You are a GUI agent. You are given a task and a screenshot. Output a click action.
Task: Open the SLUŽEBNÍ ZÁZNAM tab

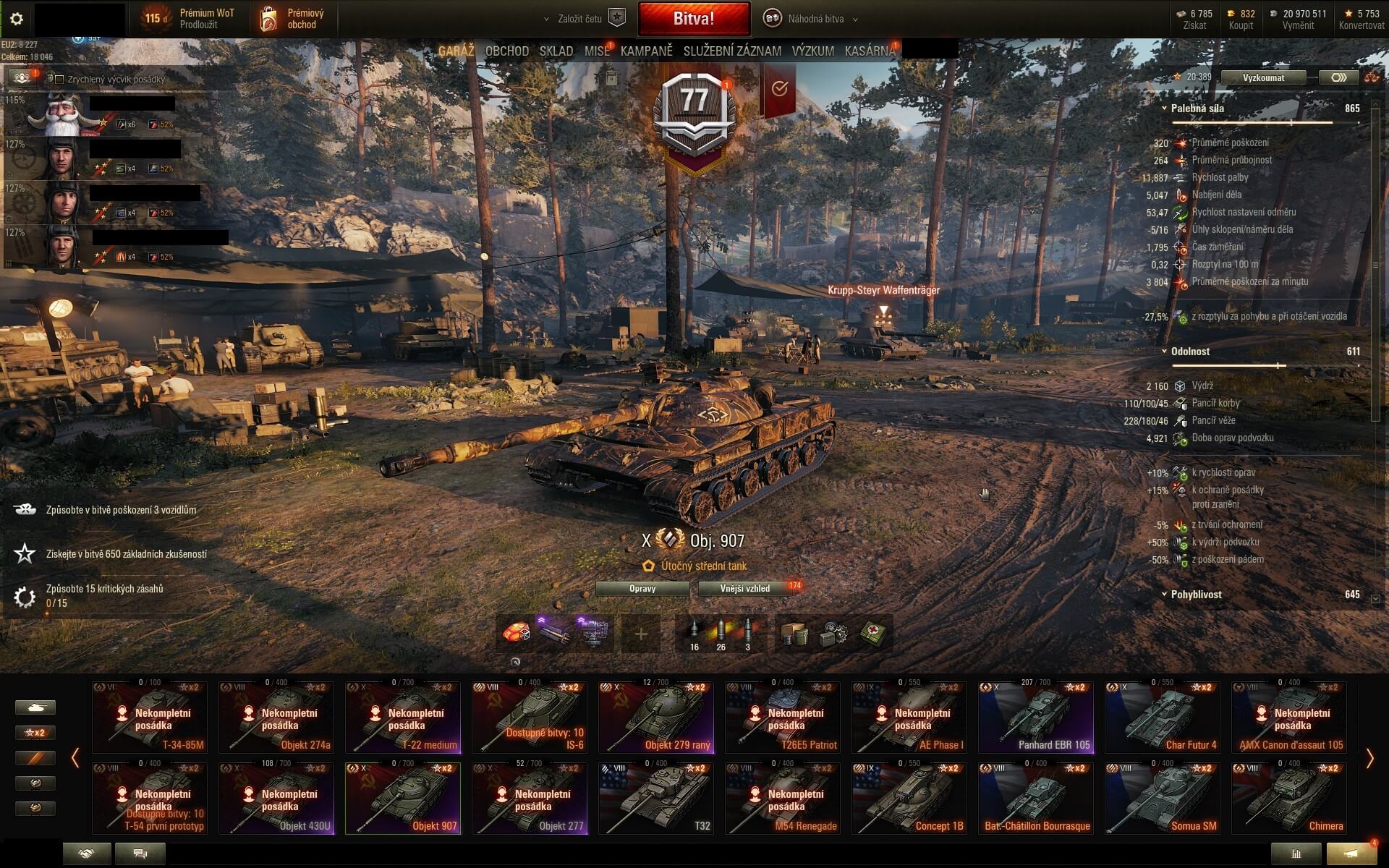tap(731, 51)
